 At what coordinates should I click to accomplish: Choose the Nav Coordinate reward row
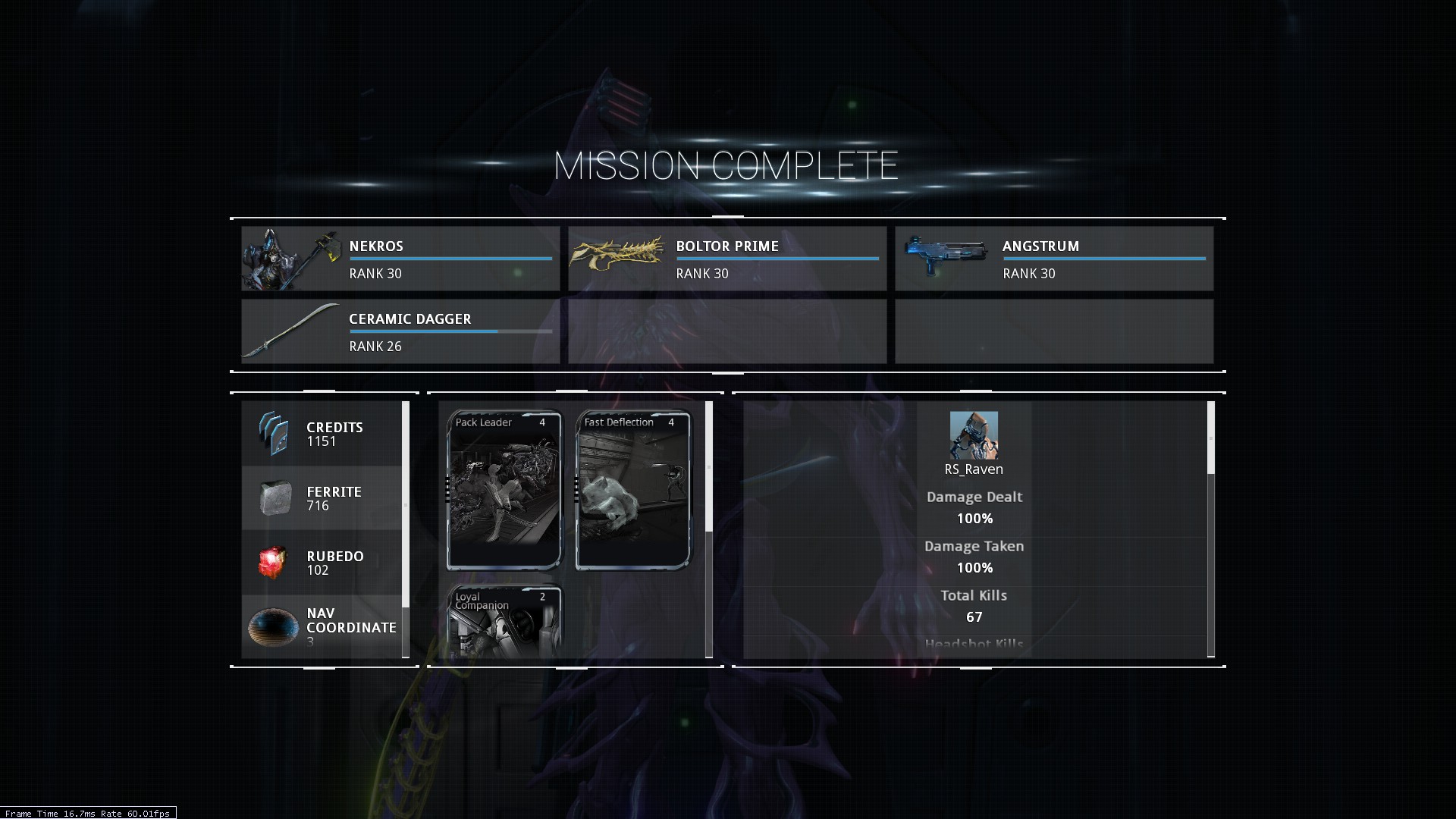322,626
